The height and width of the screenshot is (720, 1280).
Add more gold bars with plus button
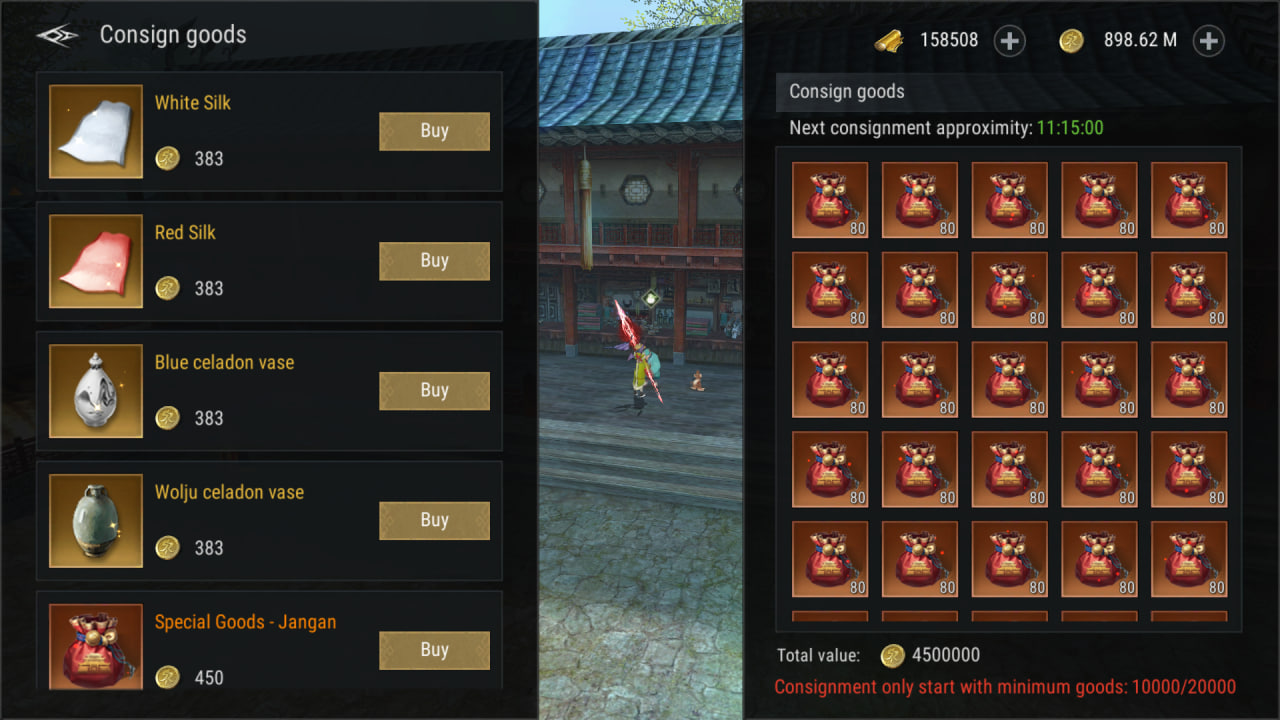(x=1010, y=41)
